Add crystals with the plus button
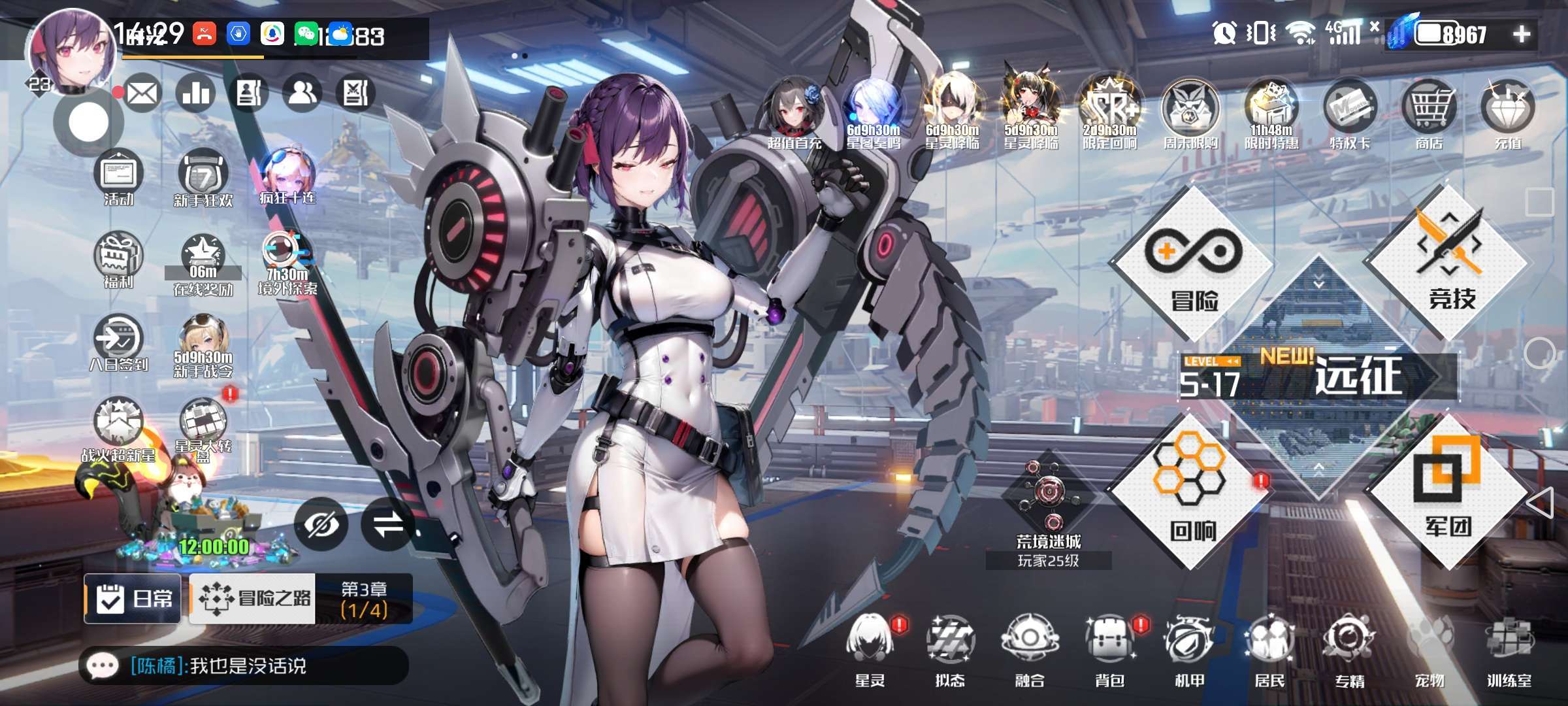The image size is (1568, 706). coord(1522,34)
